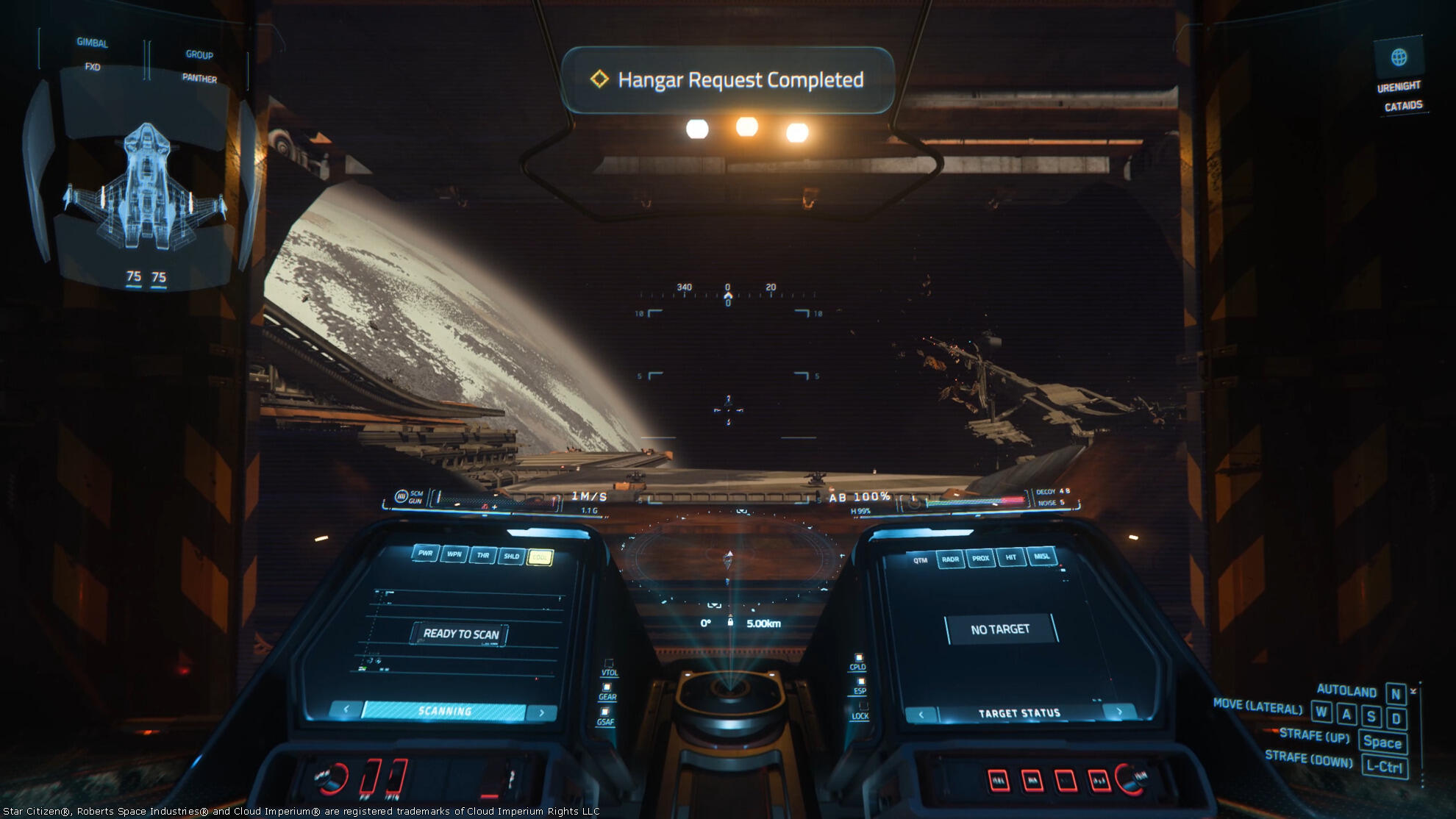Select the MISL missile button

(x=1042, y=556)
